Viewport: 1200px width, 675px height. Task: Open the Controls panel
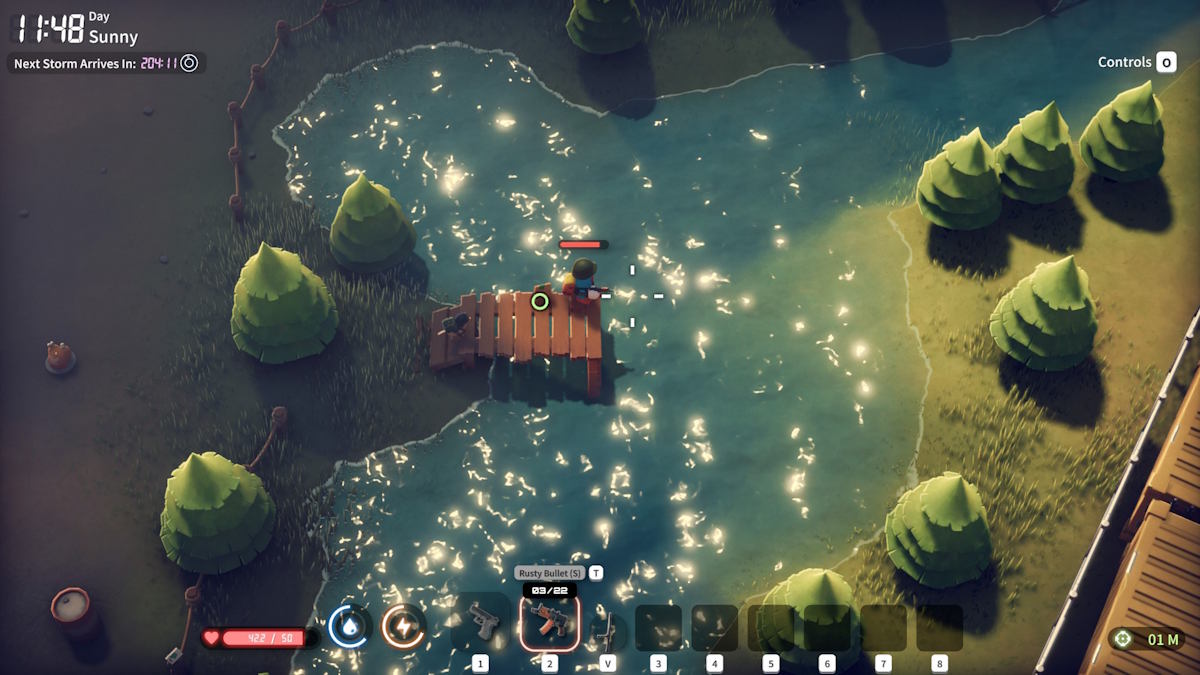1136,62
